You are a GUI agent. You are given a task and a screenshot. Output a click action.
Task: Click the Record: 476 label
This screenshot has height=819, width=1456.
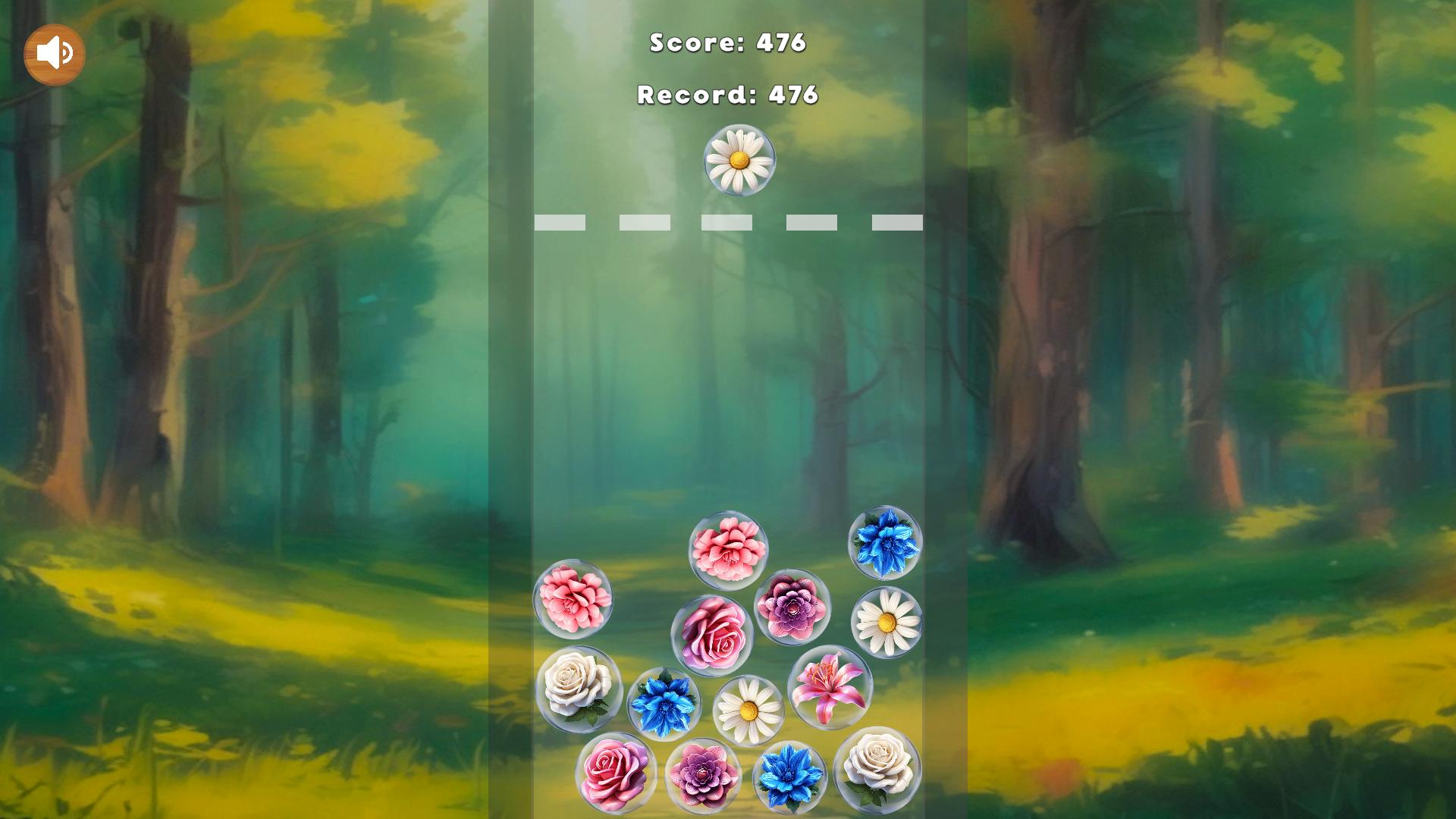(x=727, y=96)
